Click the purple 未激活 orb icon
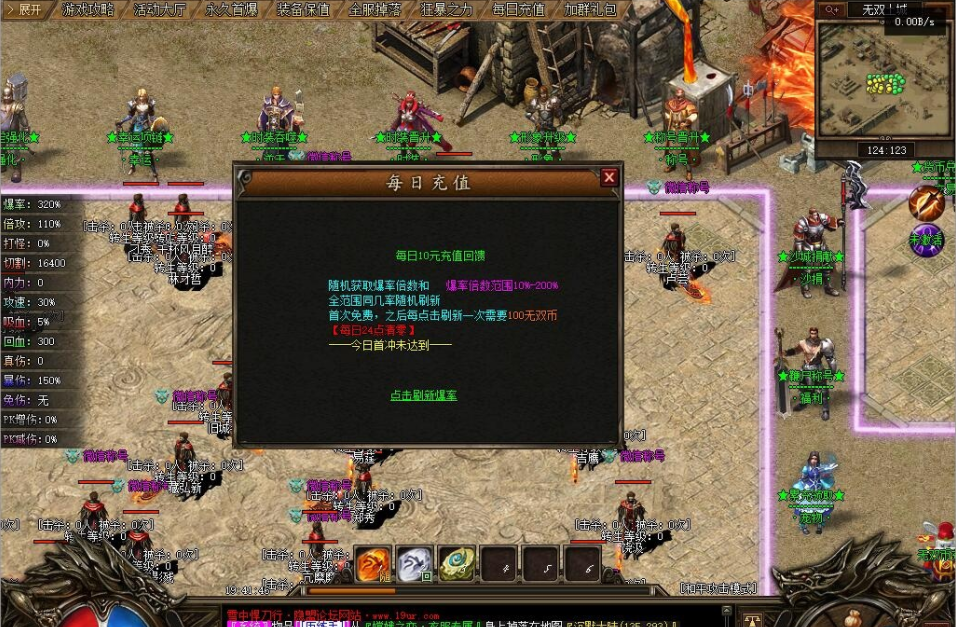The image size is (956, 627). click(926, 240)
